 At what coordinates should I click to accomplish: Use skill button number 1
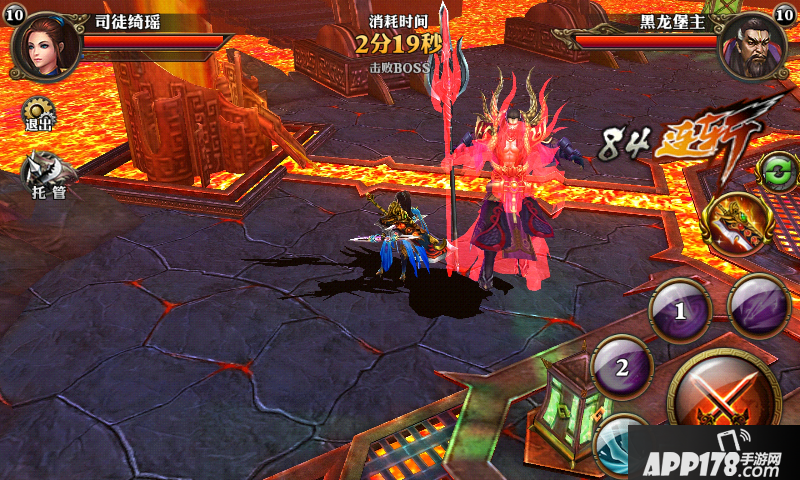tap(681, 310)
